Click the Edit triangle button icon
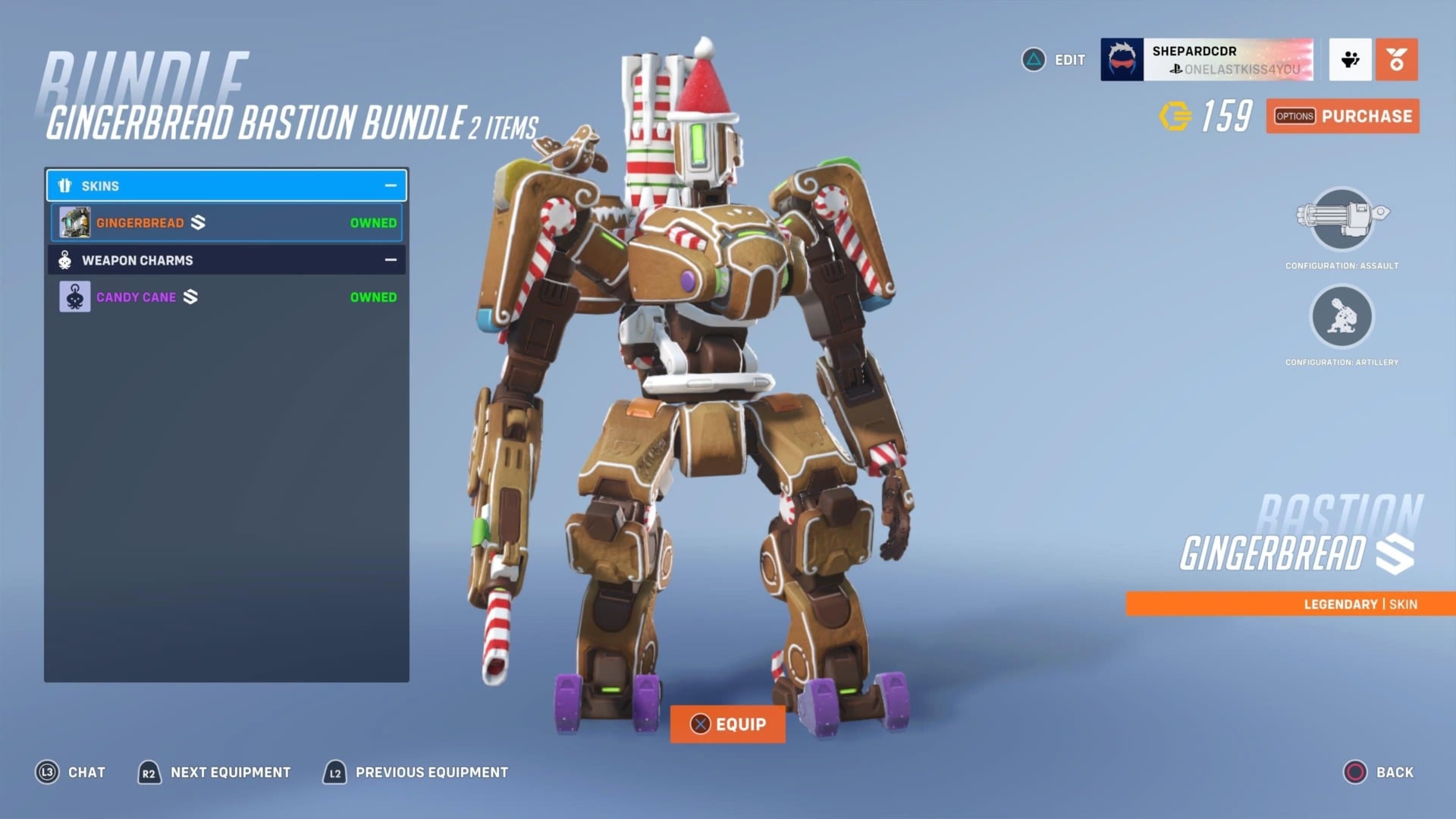 (1032, 59)
